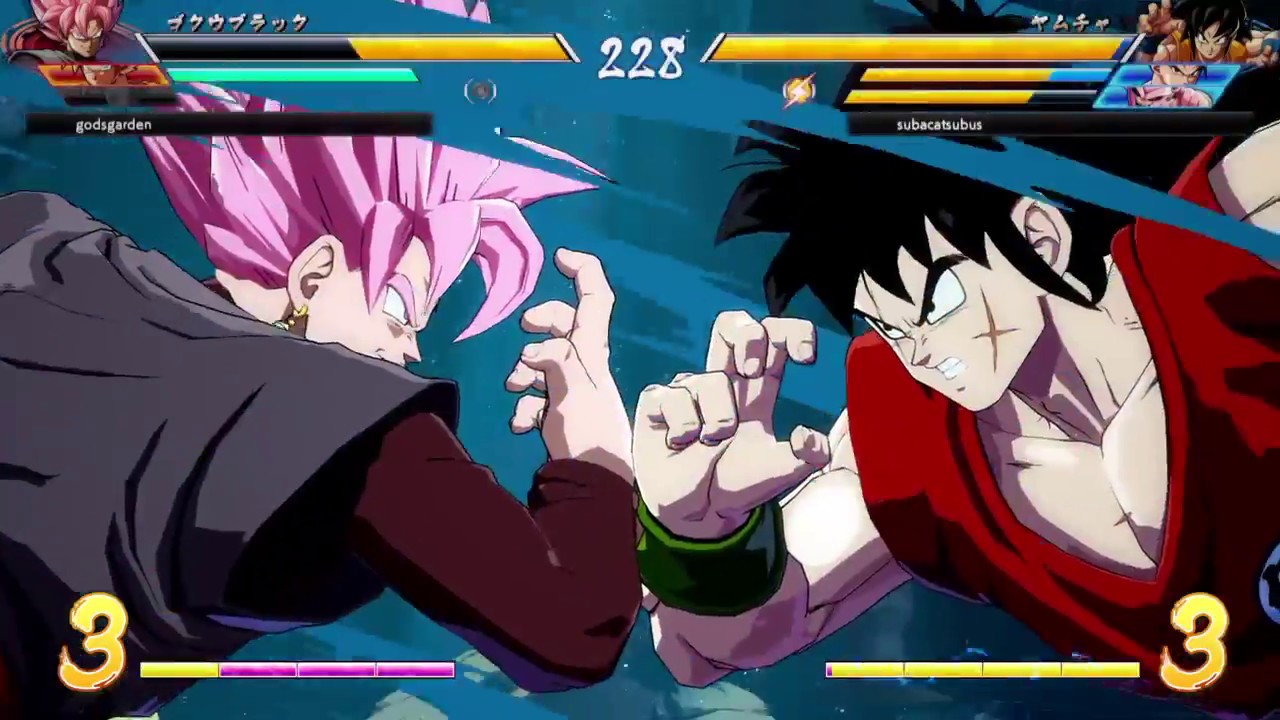Click the subacatsubus name label
The image size is (1280, 720).
[x=940, y=125]
